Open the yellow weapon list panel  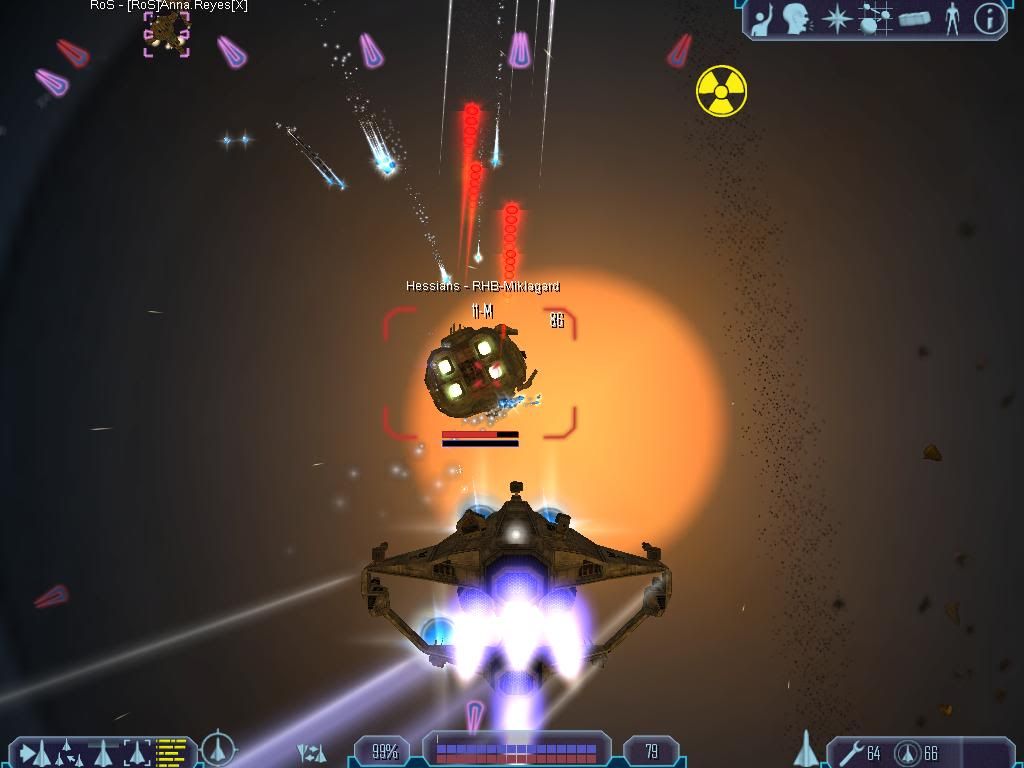(172, 751)
